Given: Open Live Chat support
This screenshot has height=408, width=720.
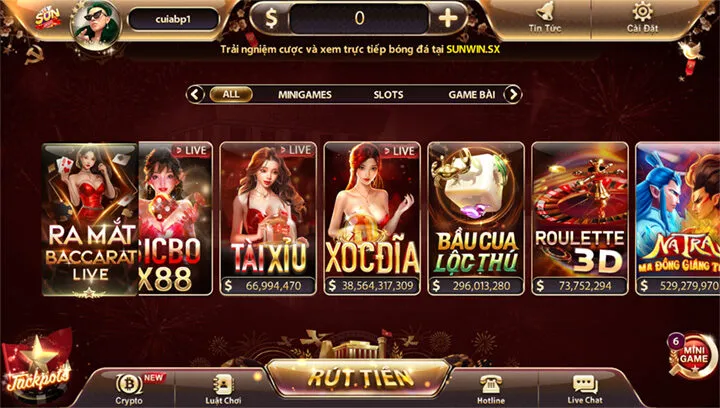Looking at the screenshot, I should [x=585, y=387].
